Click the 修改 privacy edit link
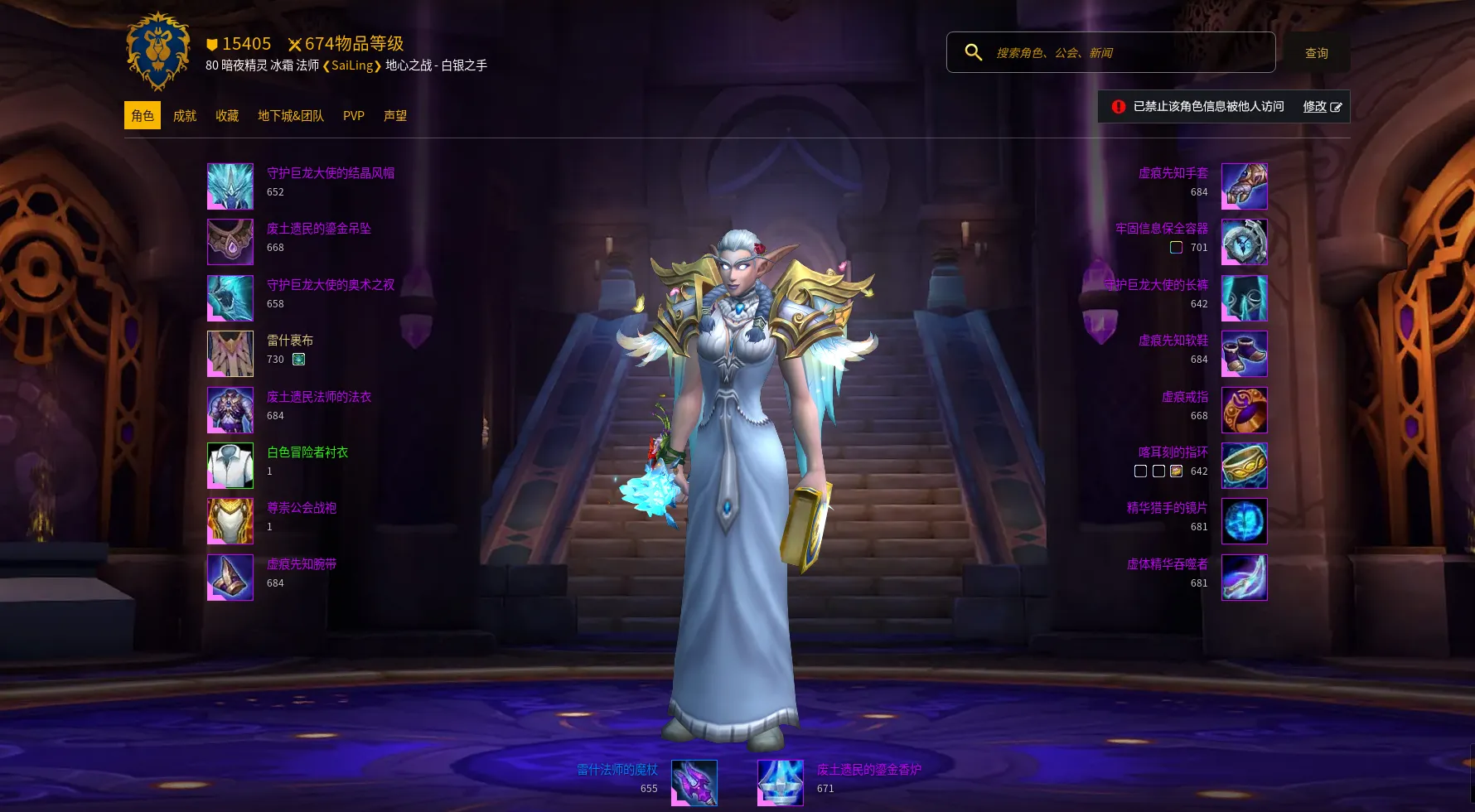The image size is (1475, 812). (1322, 107)
